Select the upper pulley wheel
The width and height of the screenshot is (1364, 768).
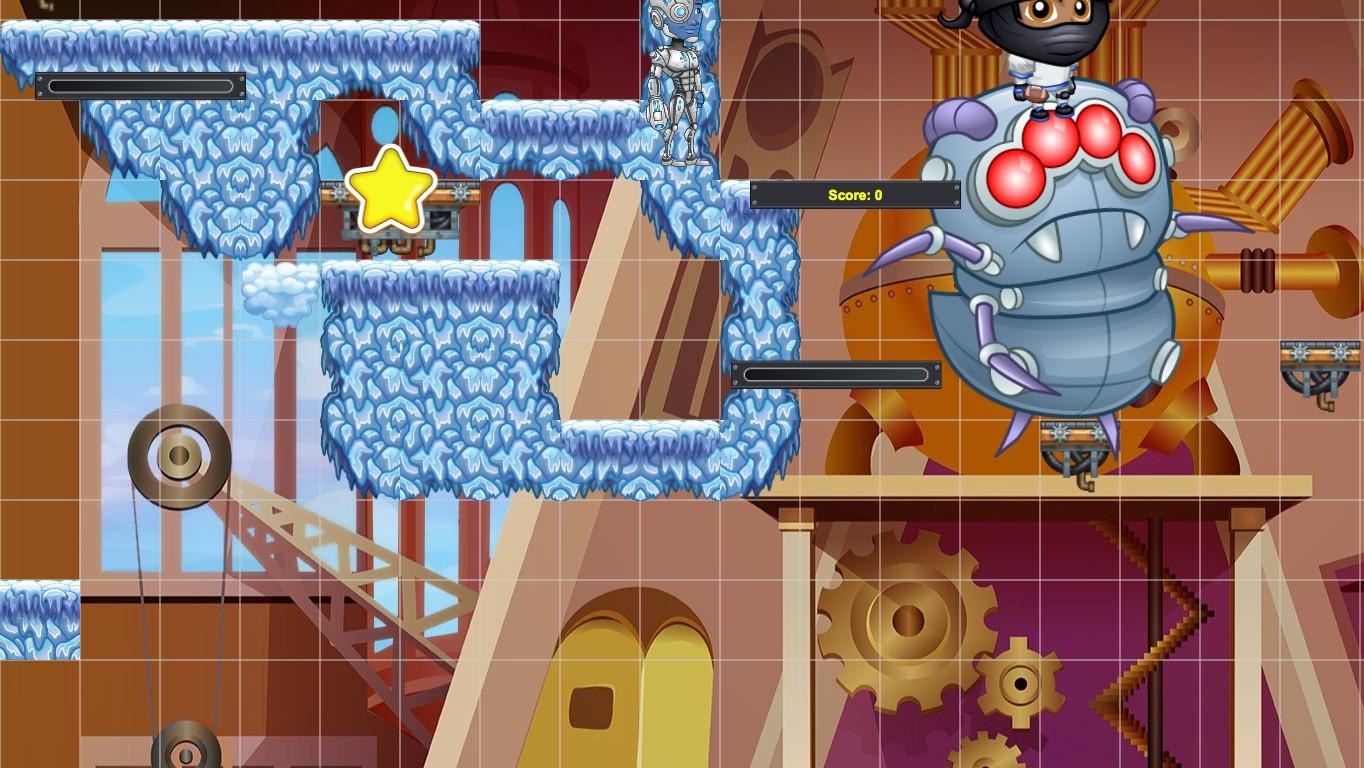pyautogui.click(x=180, y=455)
